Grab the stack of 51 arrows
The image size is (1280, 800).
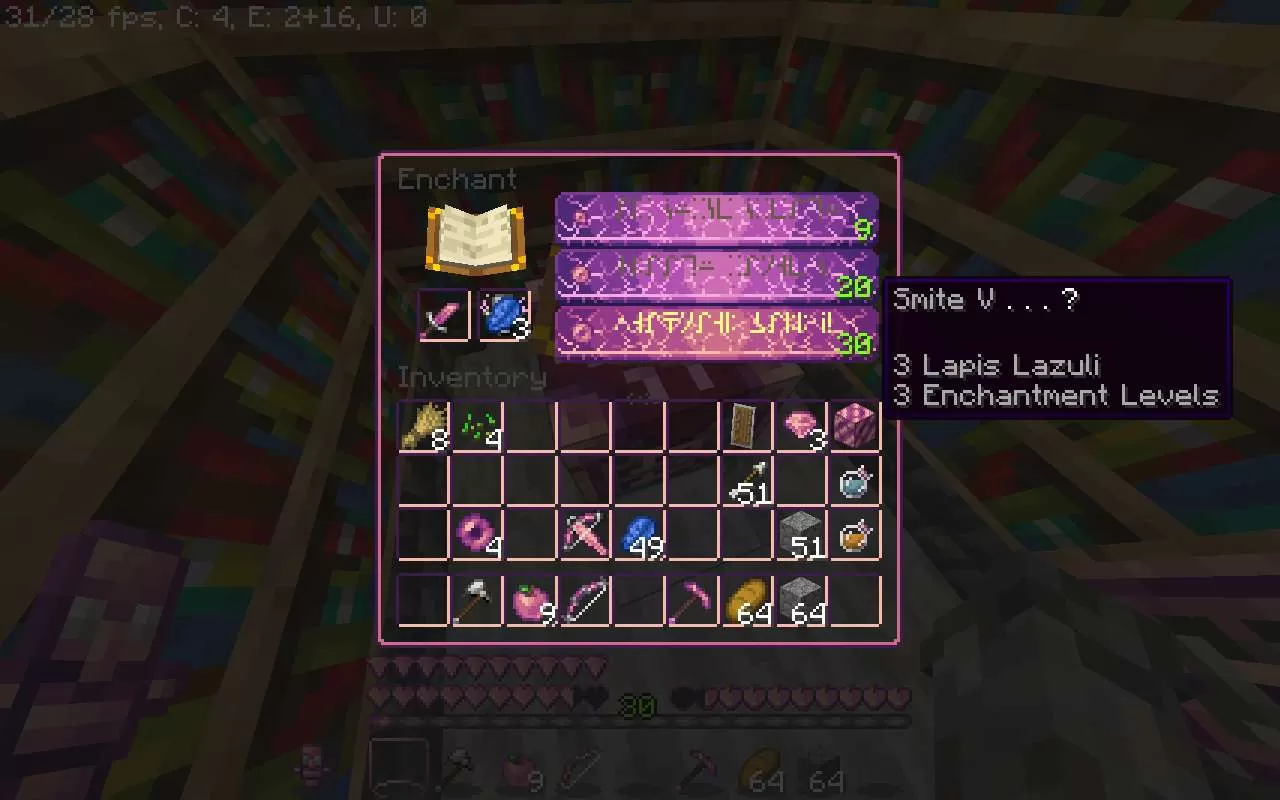(x=745, y=479)
